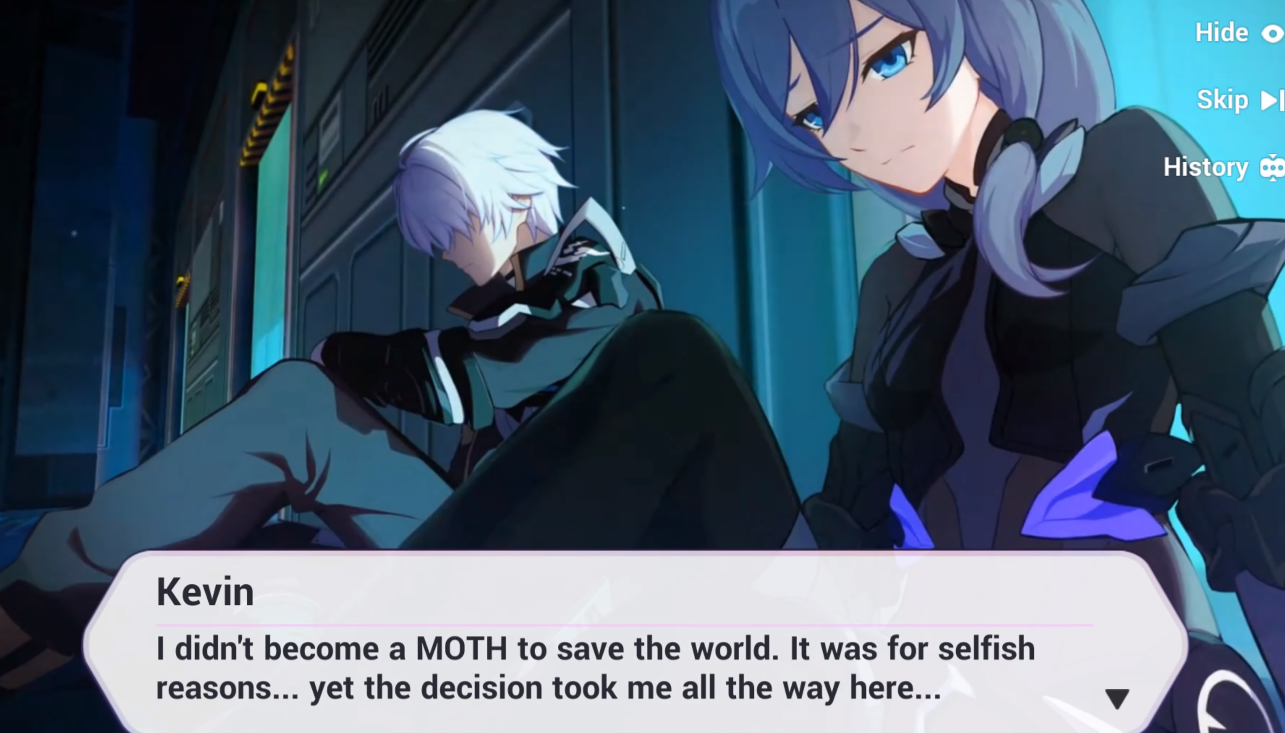
Task: Click the Skip fast-forward icon
Action: pos(1272,99)
